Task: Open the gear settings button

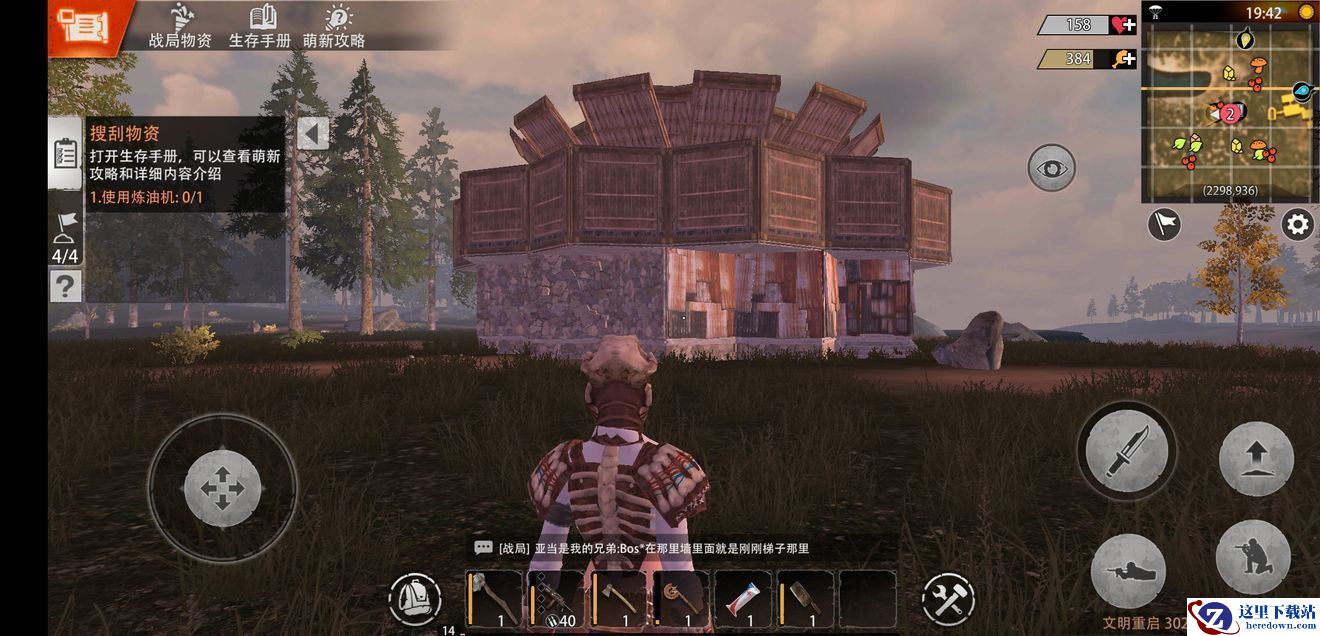Action: 1298,224
